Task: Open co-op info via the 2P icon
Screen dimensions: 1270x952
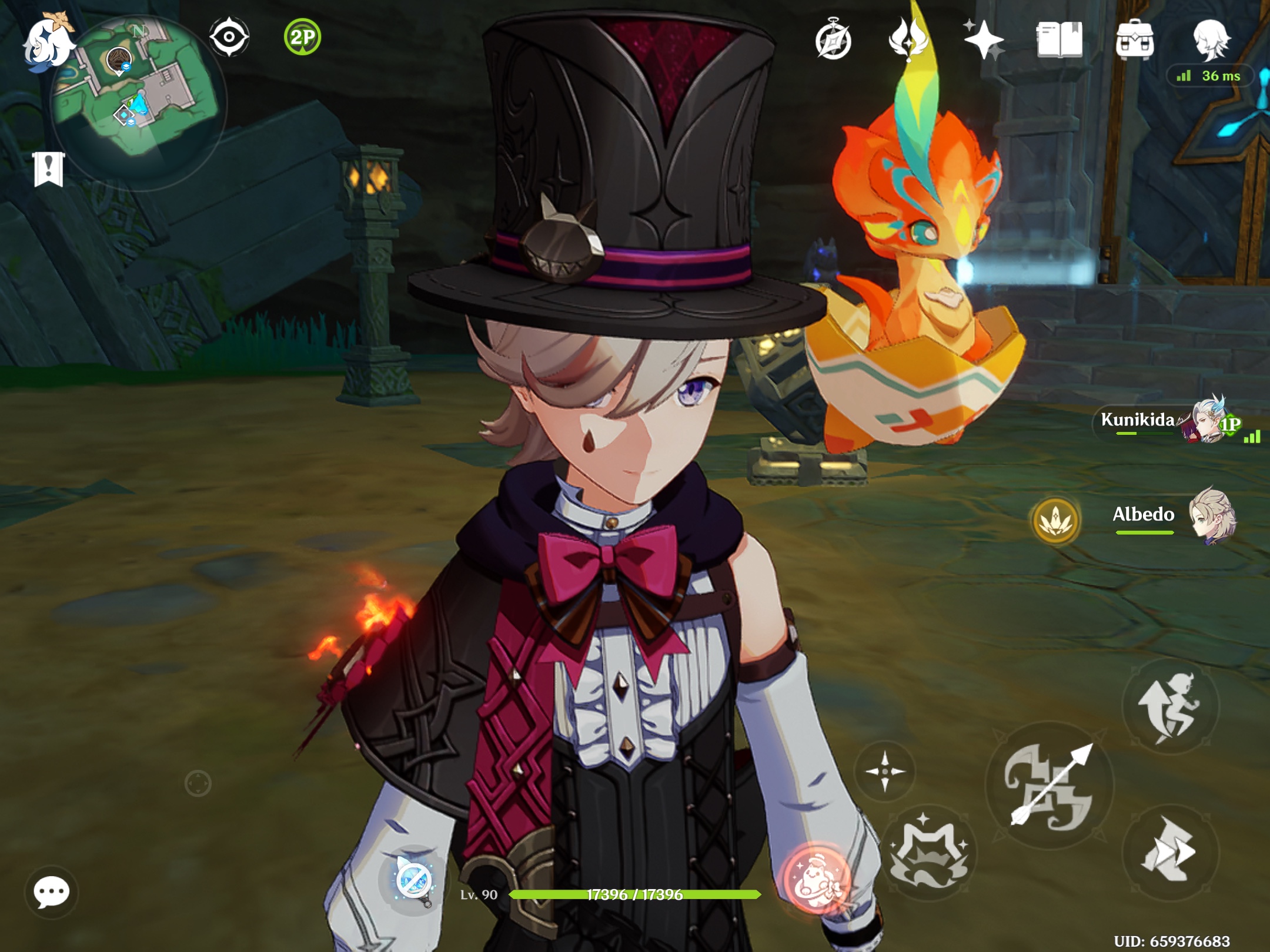Action: 302,36
